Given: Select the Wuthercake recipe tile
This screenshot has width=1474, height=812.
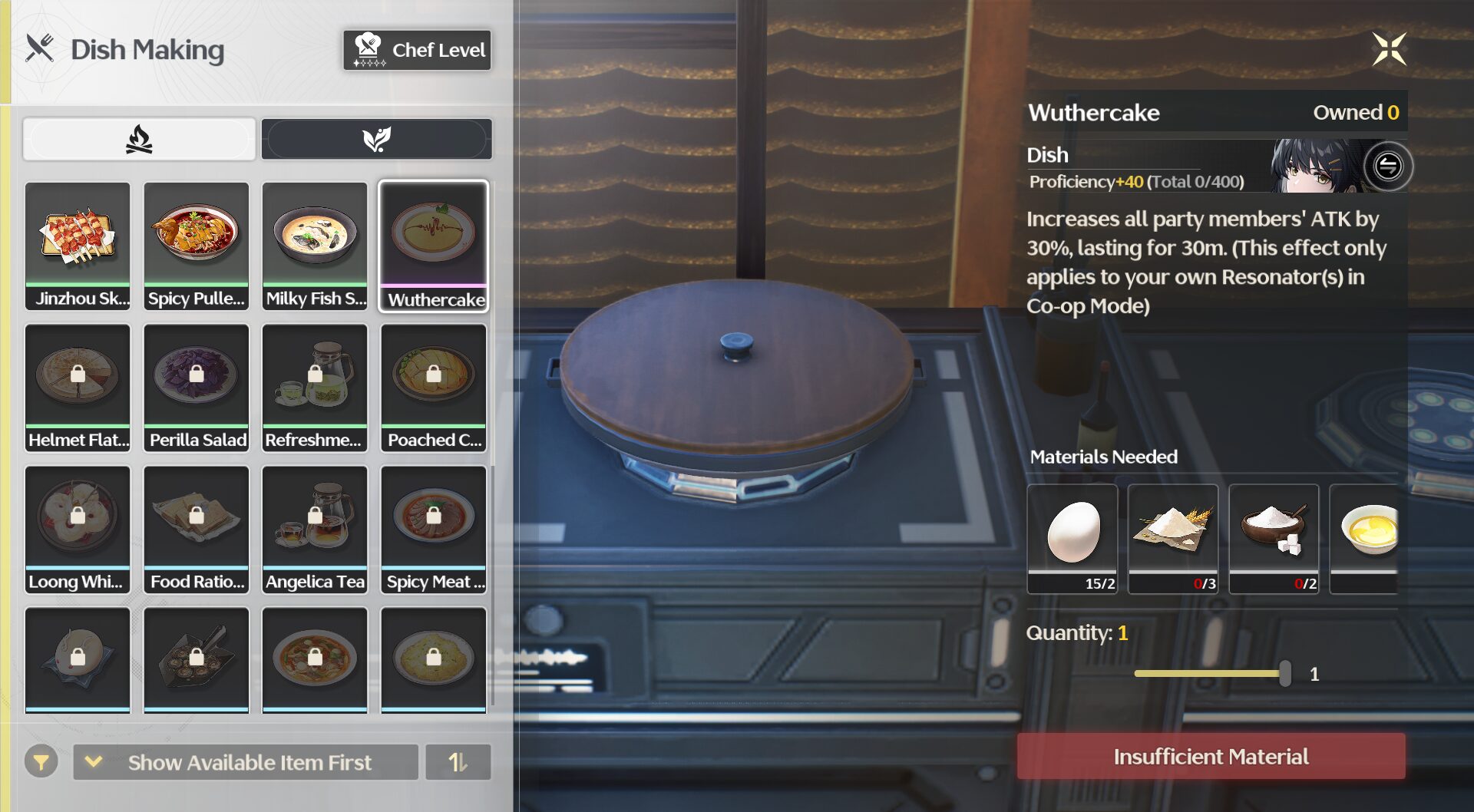Looking at the screenshot, I should click(434, 246).
